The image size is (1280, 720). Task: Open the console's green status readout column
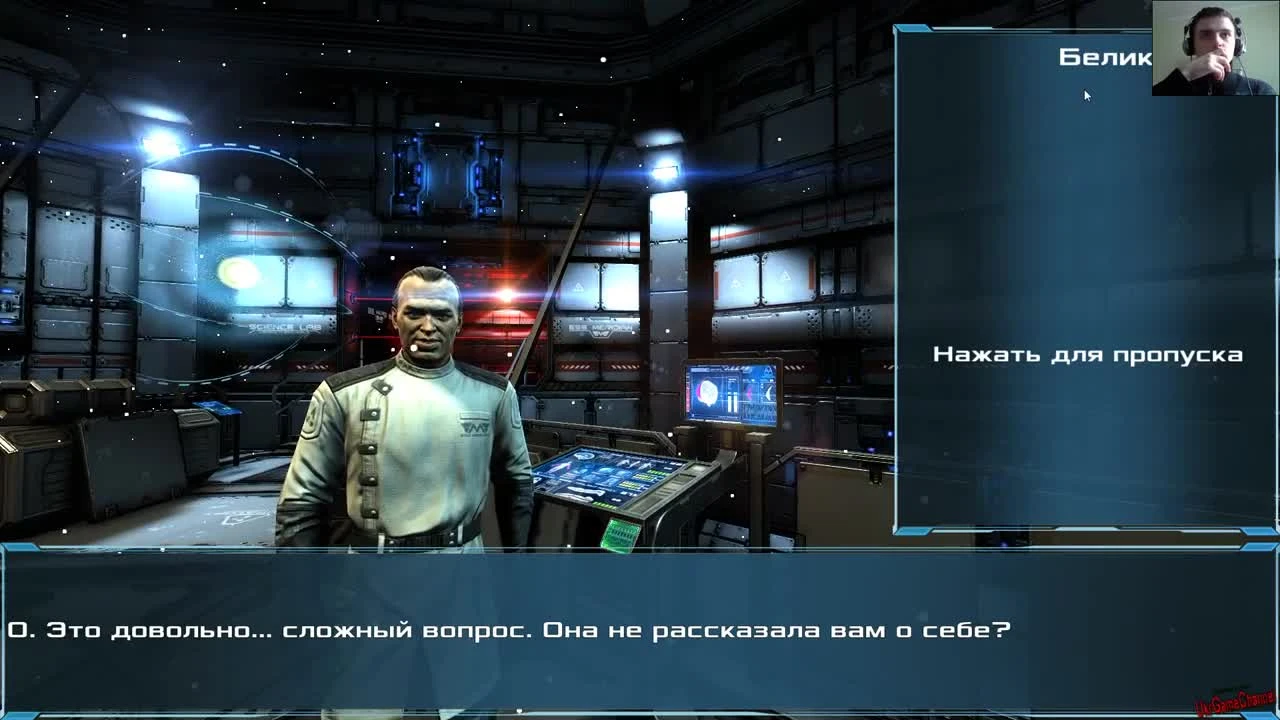632,479
